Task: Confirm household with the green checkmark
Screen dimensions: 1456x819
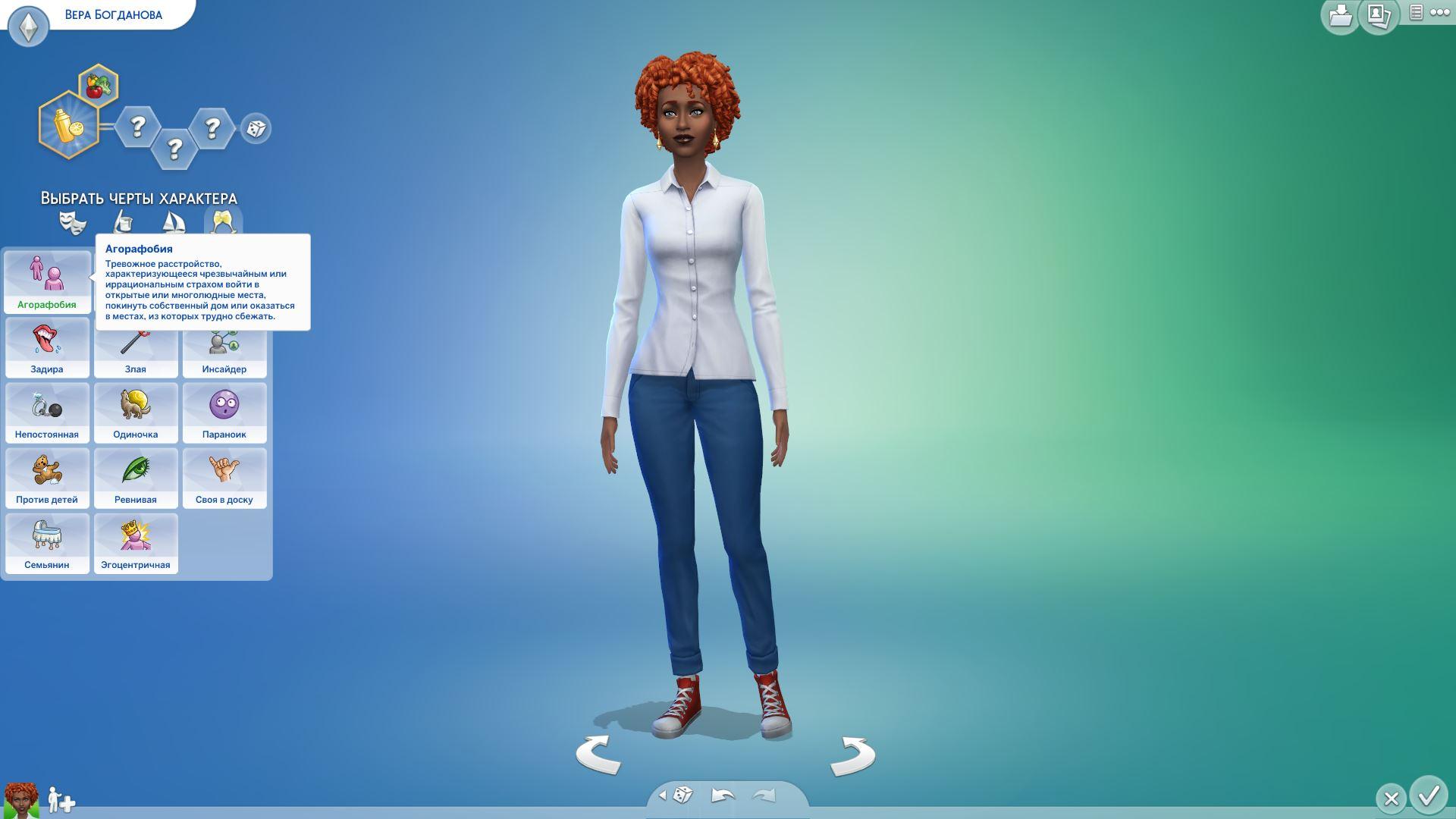Action: (x=1429, y=796)
